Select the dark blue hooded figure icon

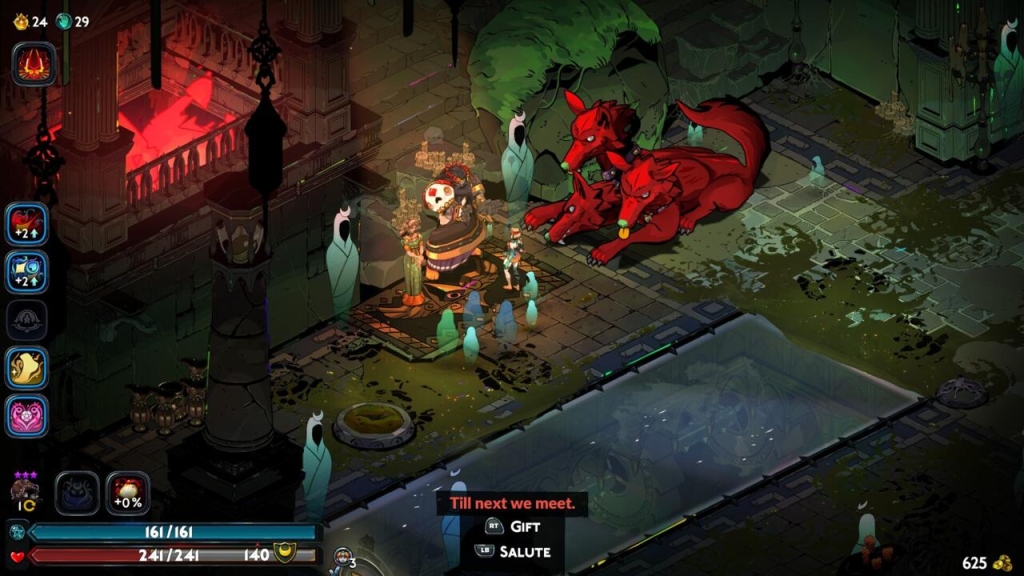coord(77,493)
